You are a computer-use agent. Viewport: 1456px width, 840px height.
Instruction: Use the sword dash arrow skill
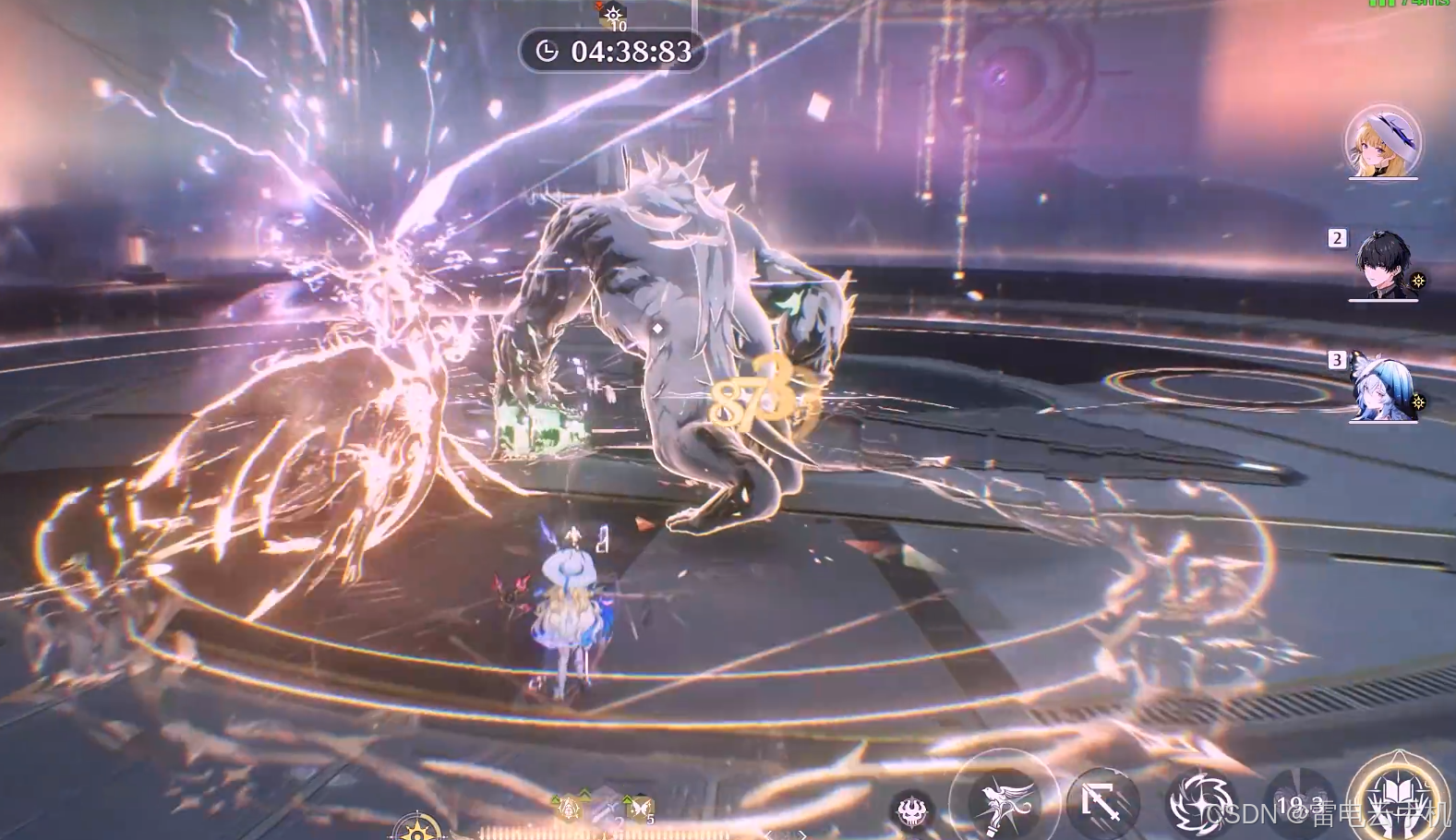1102,803
